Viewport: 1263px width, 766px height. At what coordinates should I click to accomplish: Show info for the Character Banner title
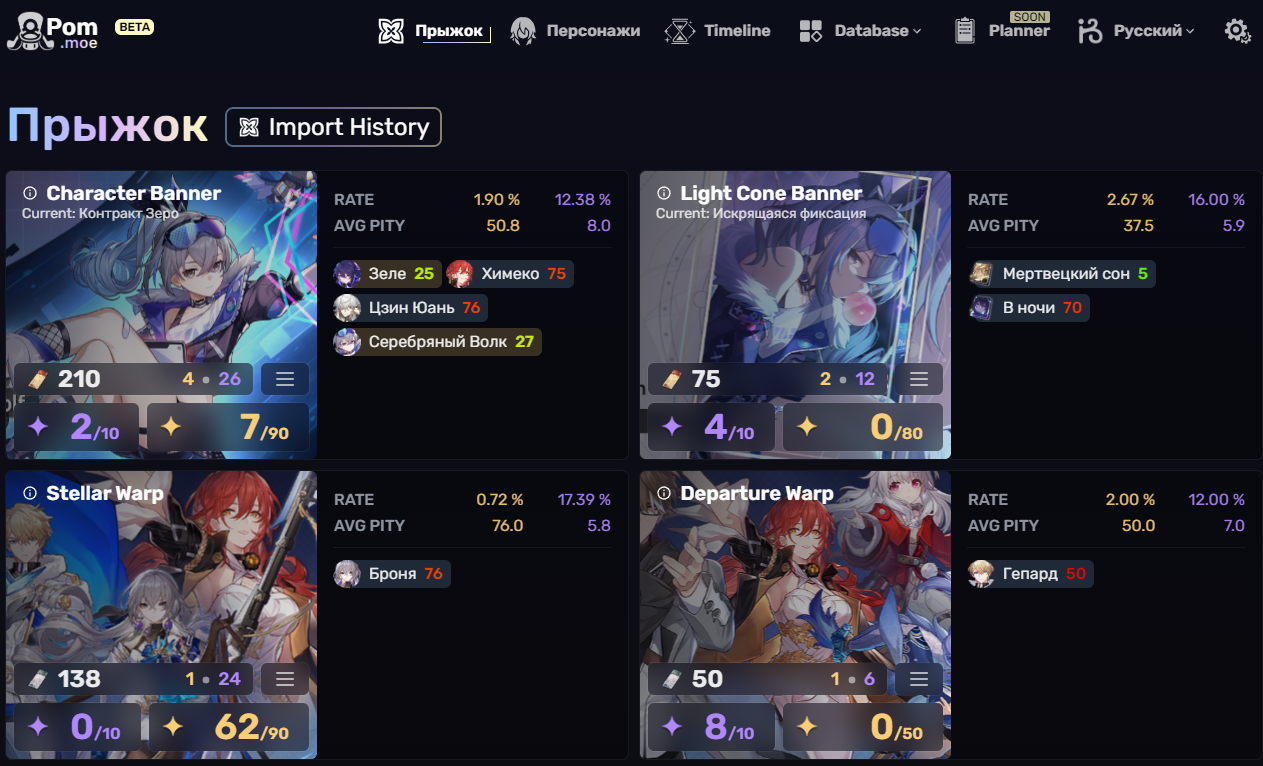click(30, 193)
